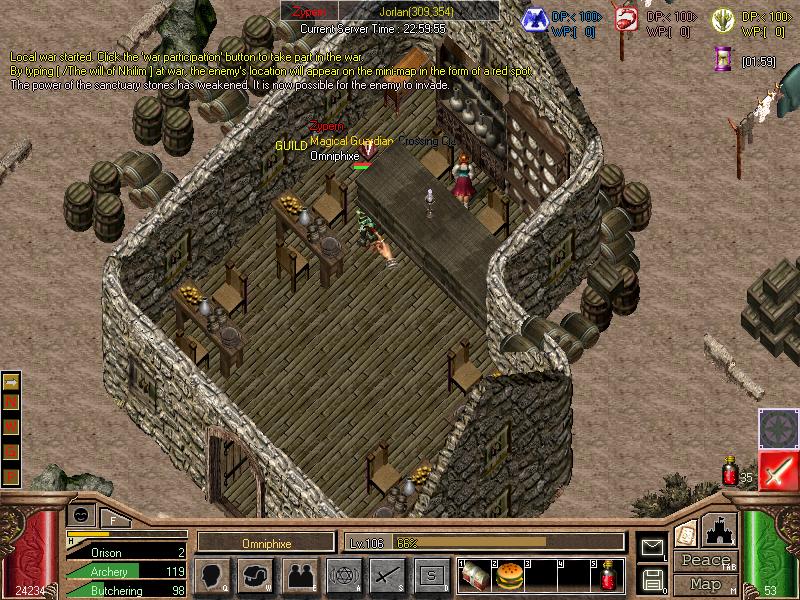Toggle the Peace mode button
The height and width of the screenshot is (600, 800).
(x=704, y=561)
